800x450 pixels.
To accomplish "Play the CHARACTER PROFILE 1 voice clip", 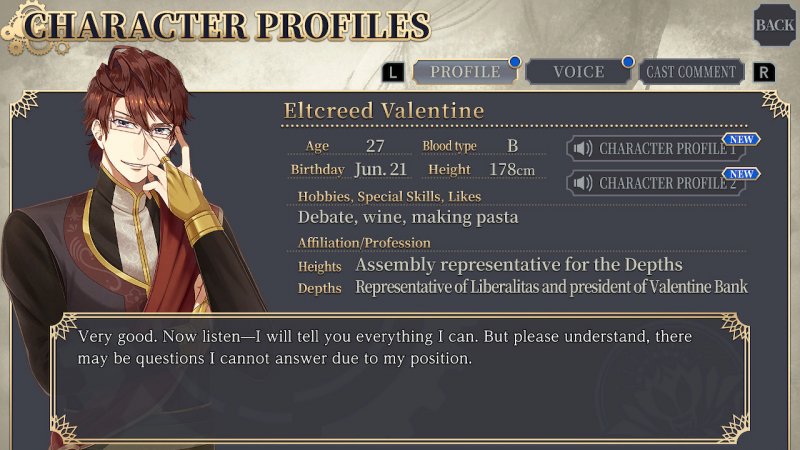I will (657, 149).
